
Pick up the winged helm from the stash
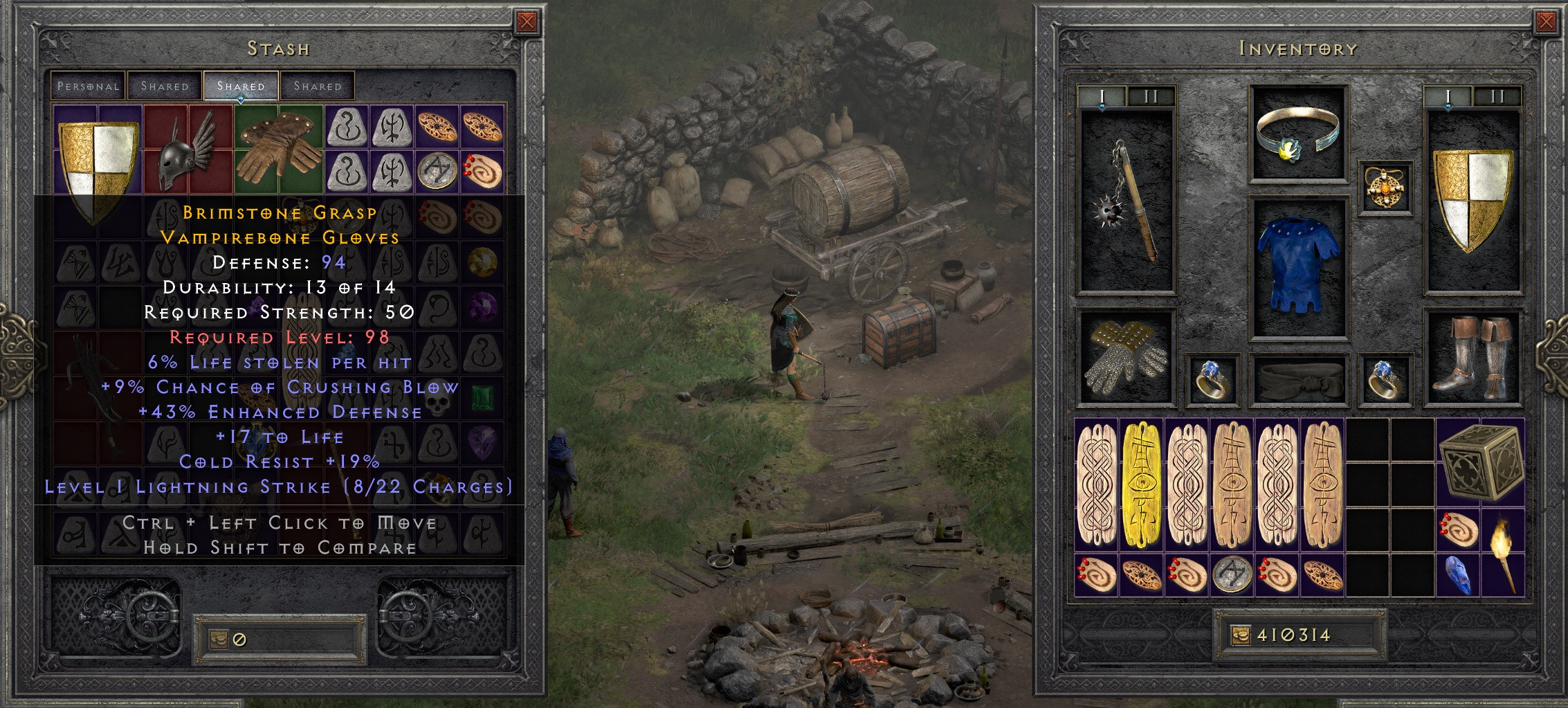click(x=187, y=156)
